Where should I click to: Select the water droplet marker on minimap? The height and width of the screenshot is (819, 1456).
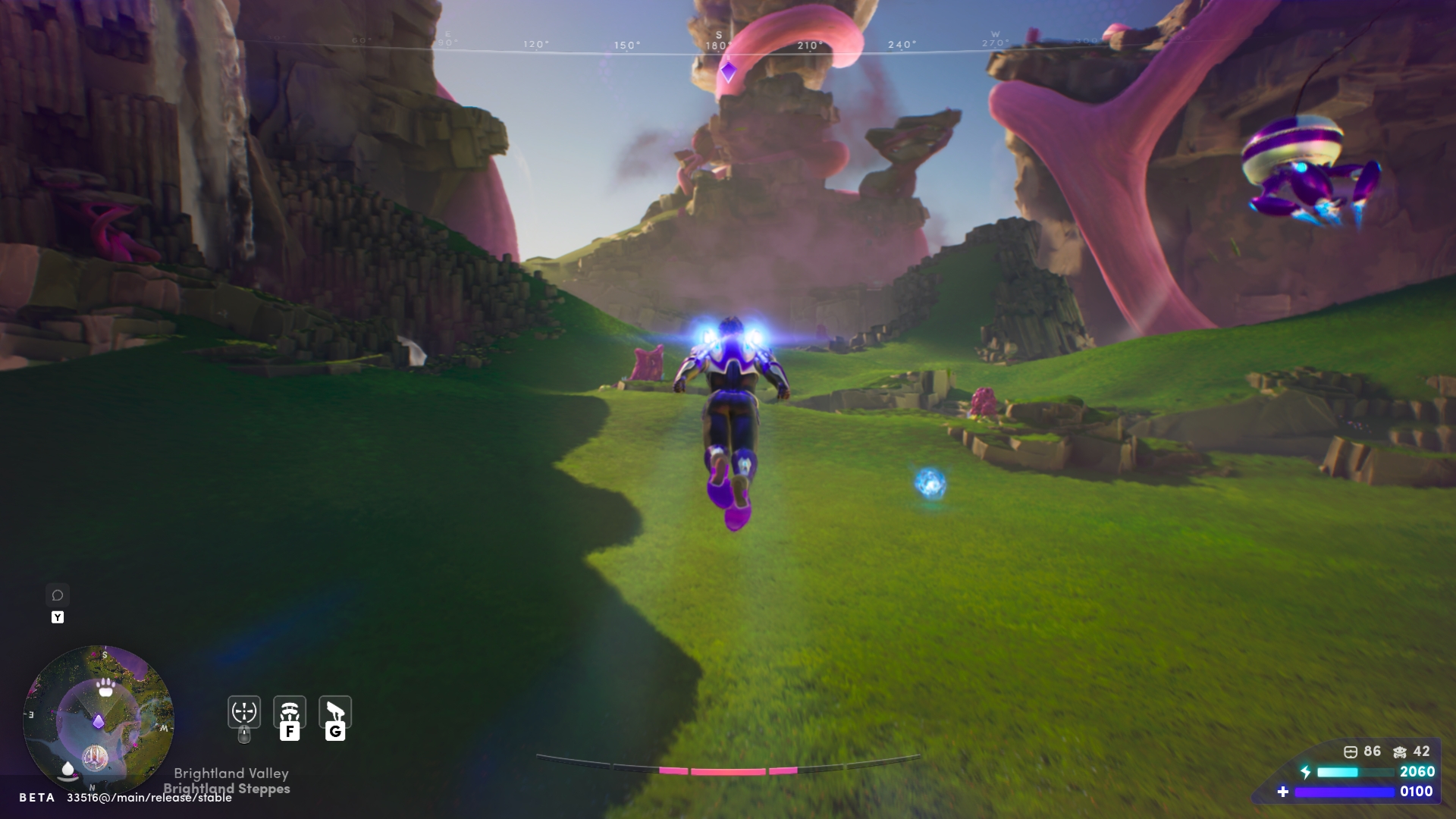point(68,770)
